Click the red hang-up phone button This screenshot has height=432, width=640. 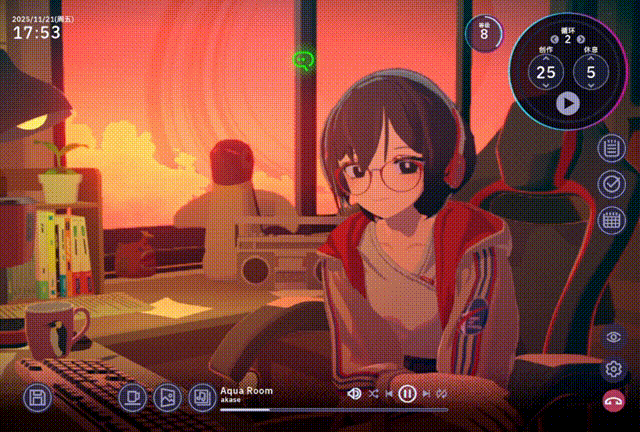click(x=613, y=401)
